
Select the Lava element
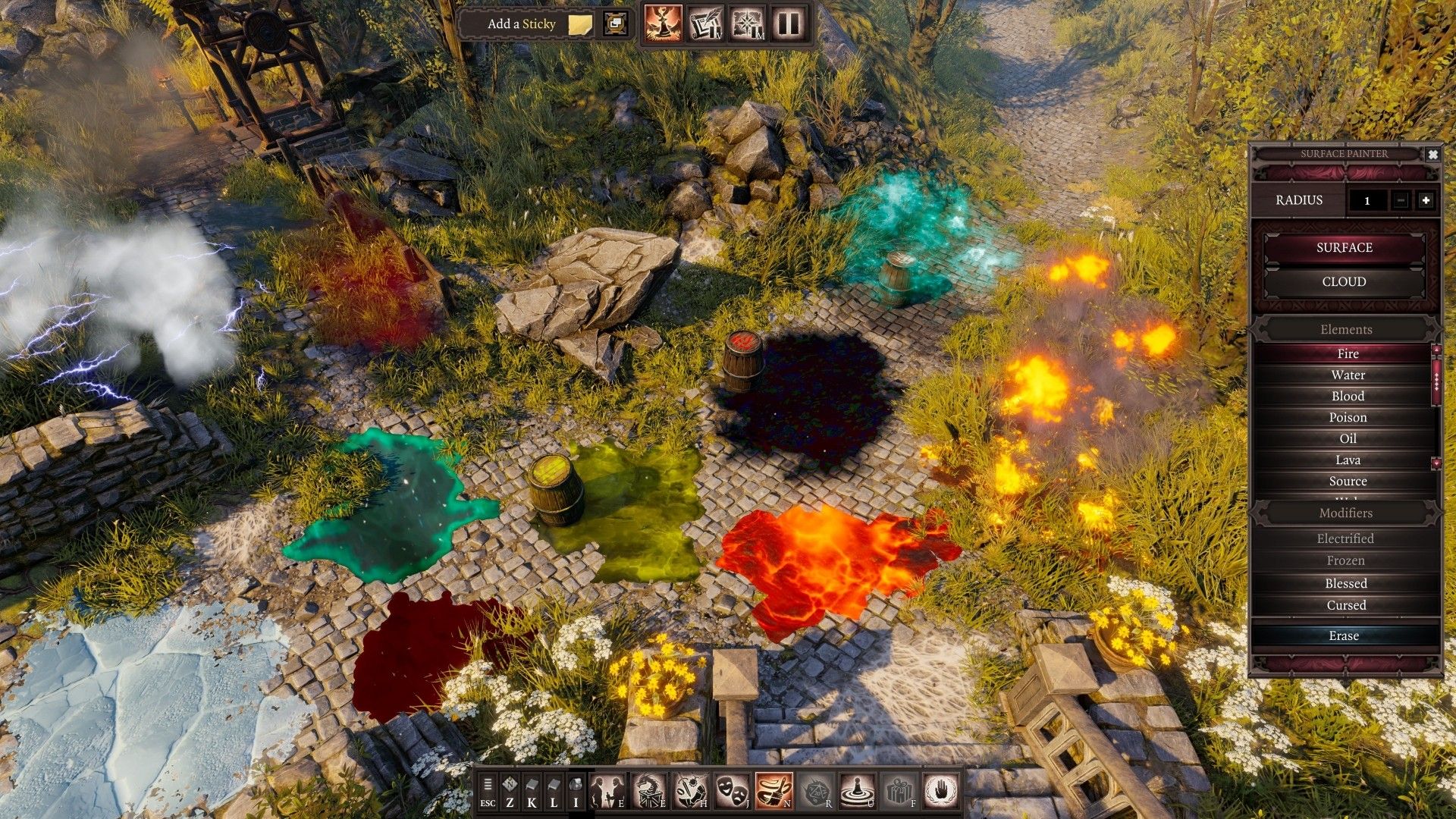[x=1348, y=460]
